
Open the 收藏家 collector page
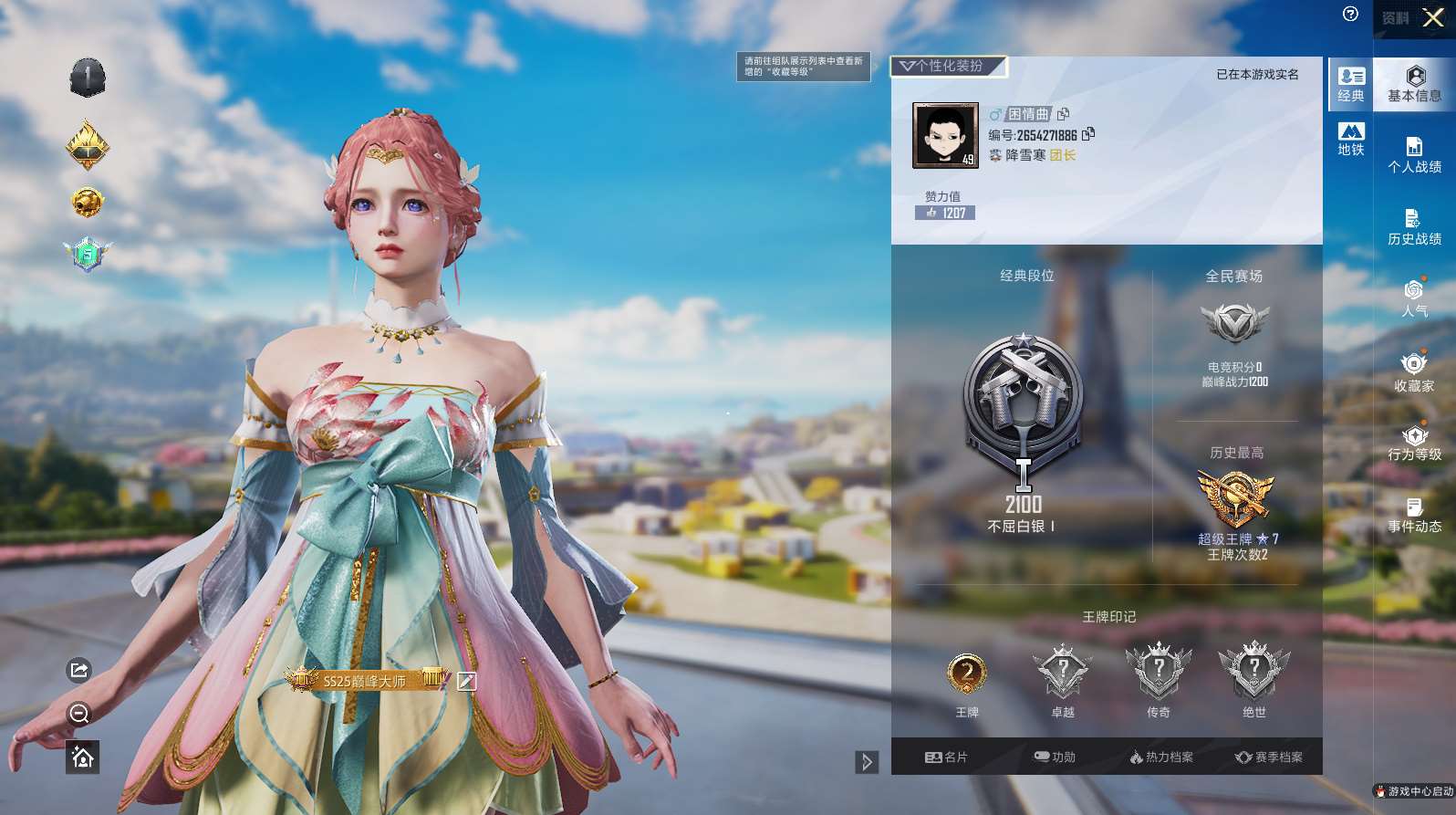pyautogui.click(x=1414, y=372)
